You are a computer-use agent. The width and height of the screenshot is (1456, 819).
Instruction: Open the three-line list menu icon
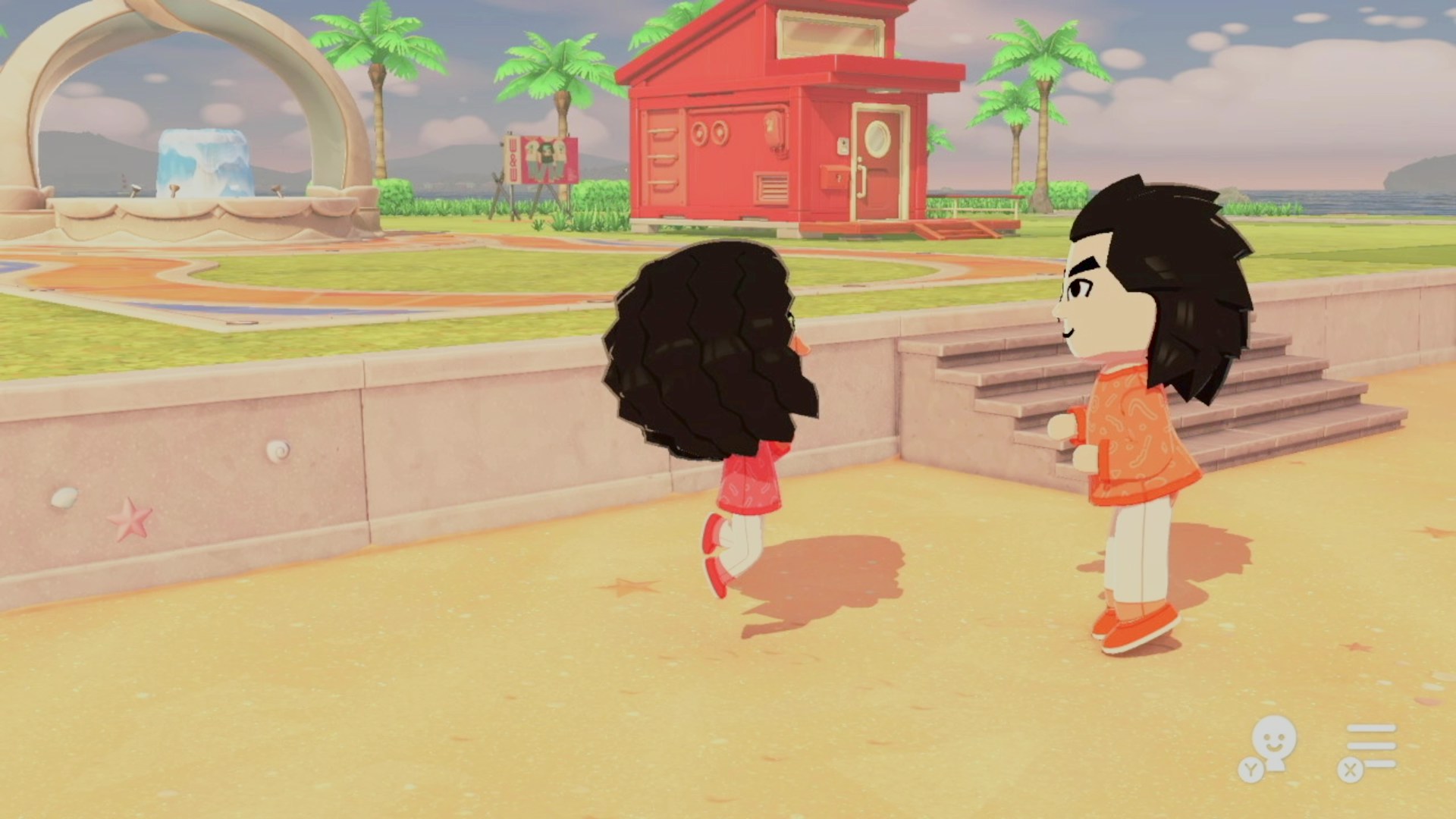click(1370, 747)
